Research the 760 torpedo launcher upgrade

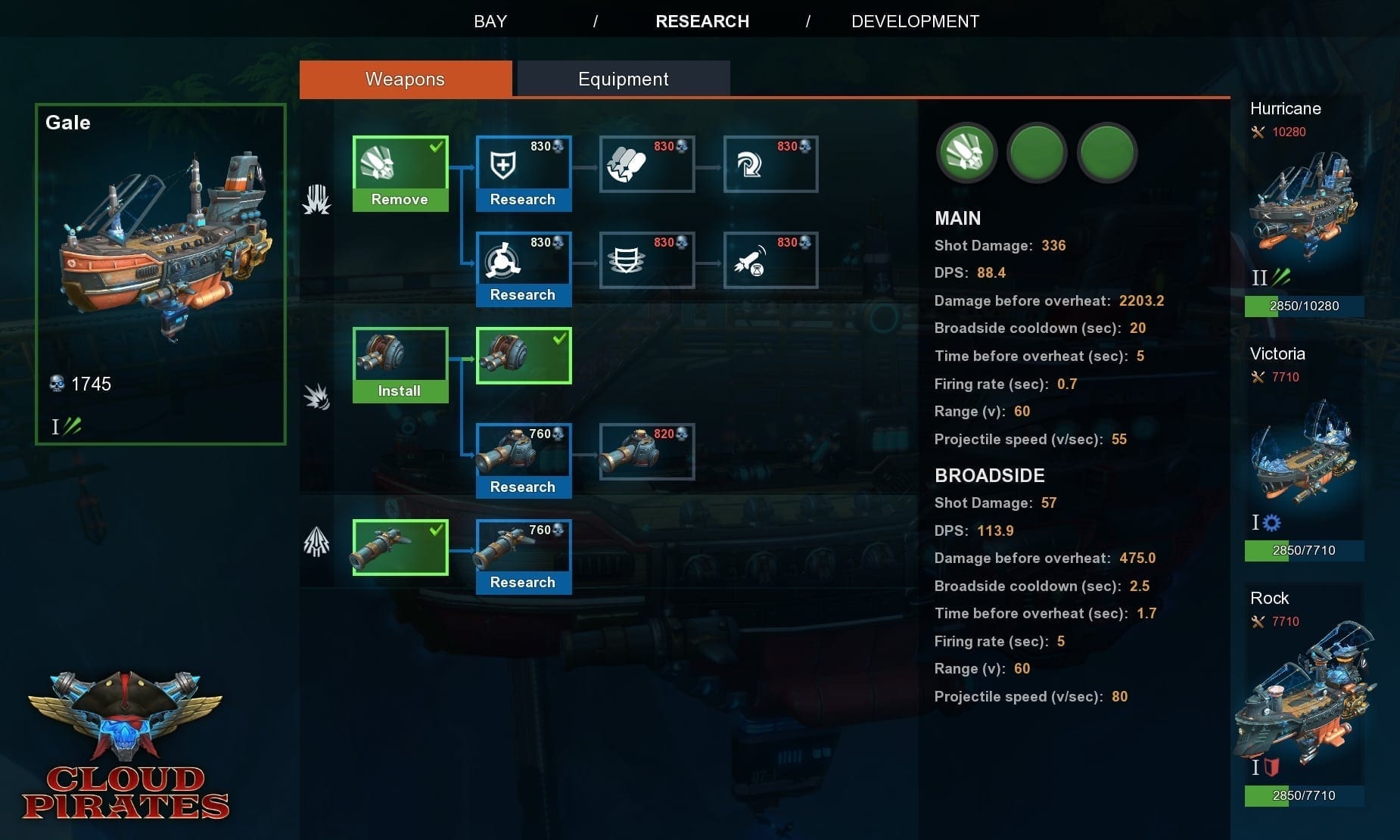point(523,583)
